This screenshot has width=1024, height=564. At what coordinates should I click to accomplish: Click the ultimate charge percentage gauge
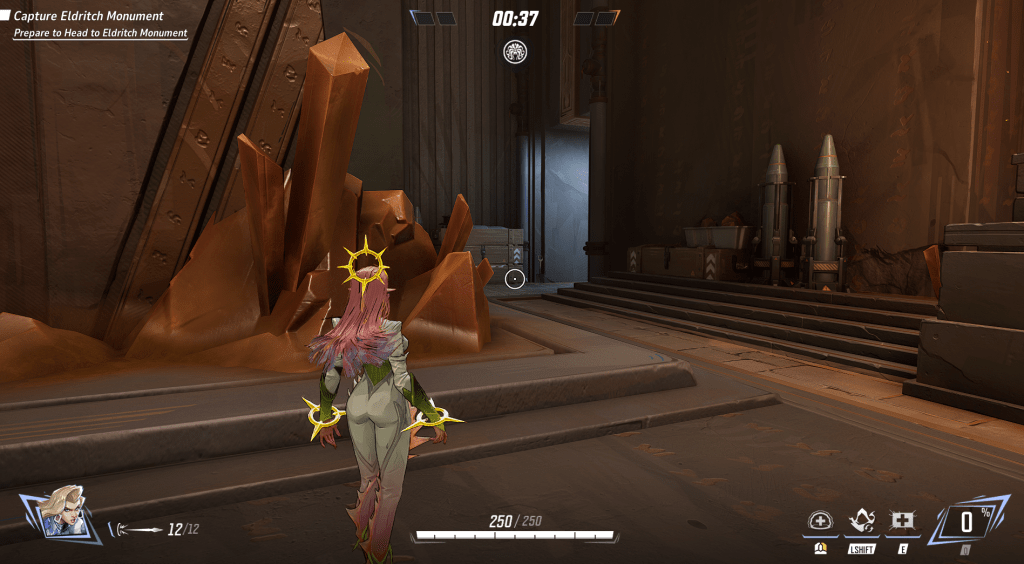click(966, 521)
